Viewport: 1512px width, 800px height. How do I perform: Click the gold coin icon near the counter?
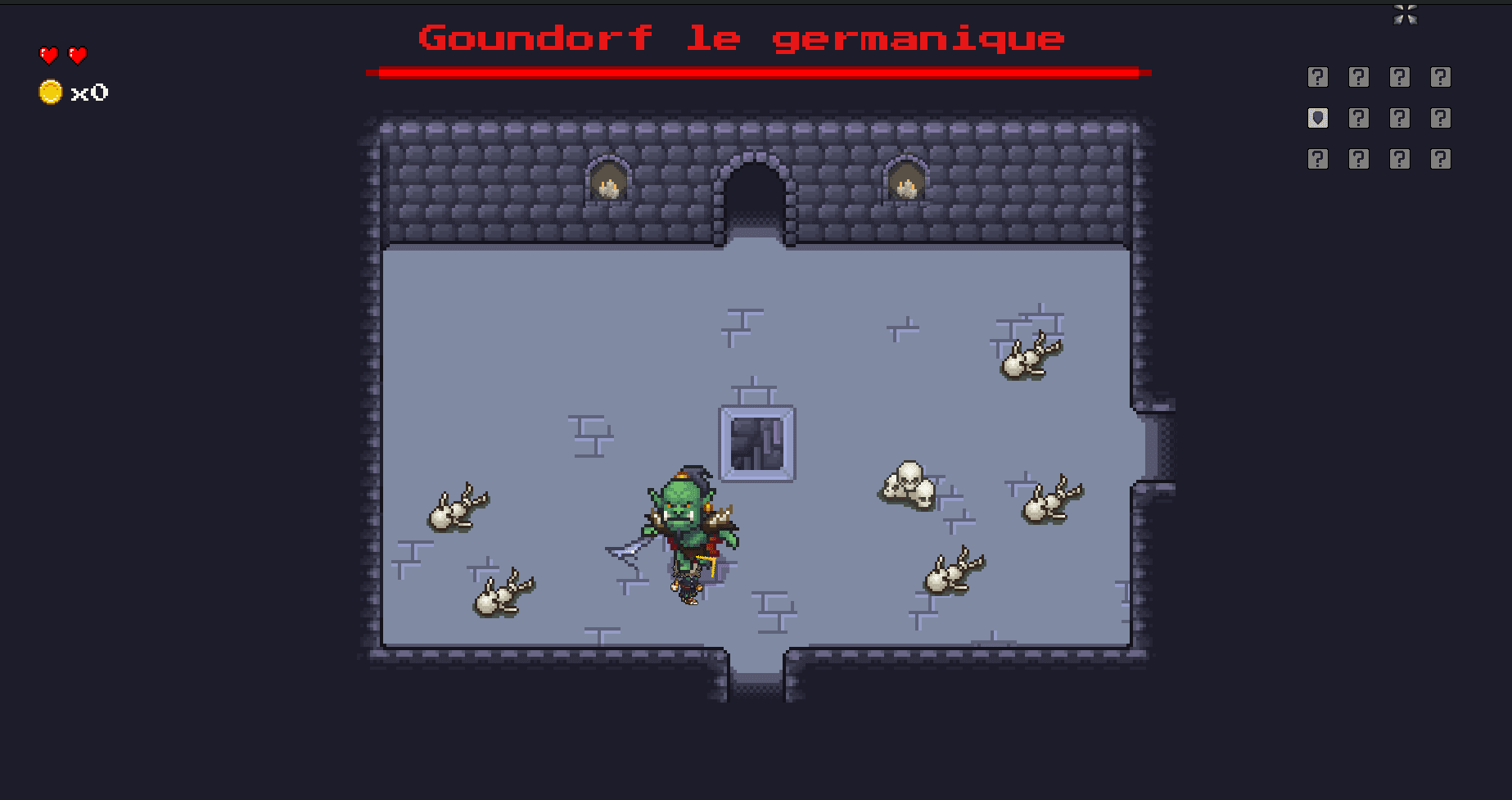(51, 91)
